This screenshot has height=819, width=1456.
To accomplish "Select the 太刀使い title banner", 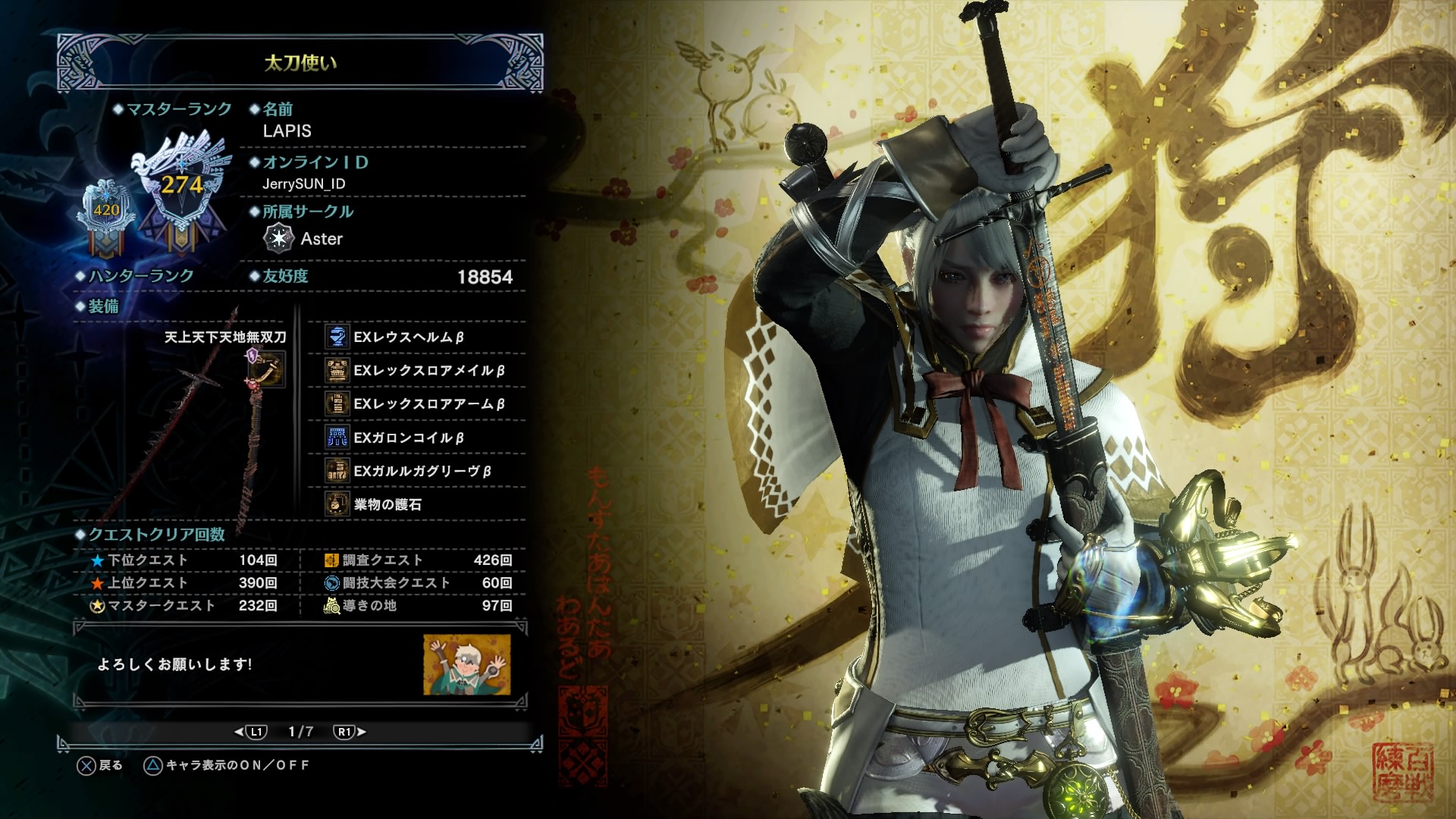I will 300,63.
